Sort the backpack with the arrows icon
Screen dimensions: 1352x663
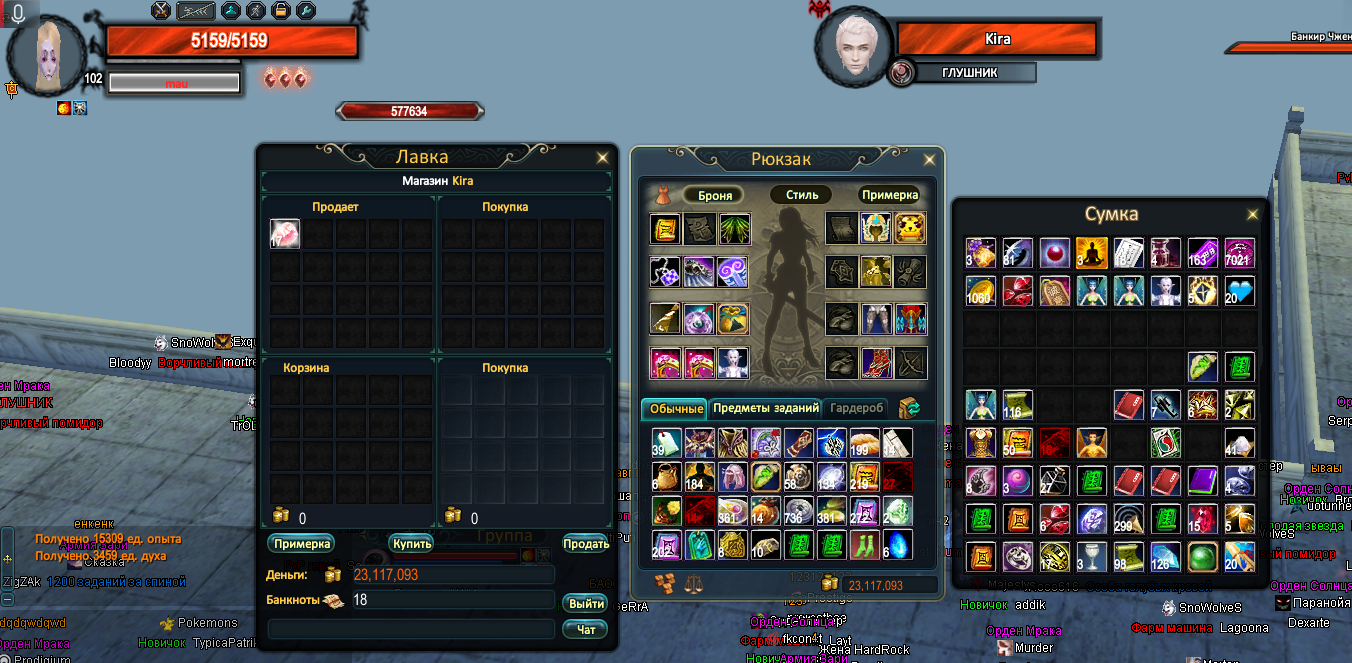pos(909,408)
